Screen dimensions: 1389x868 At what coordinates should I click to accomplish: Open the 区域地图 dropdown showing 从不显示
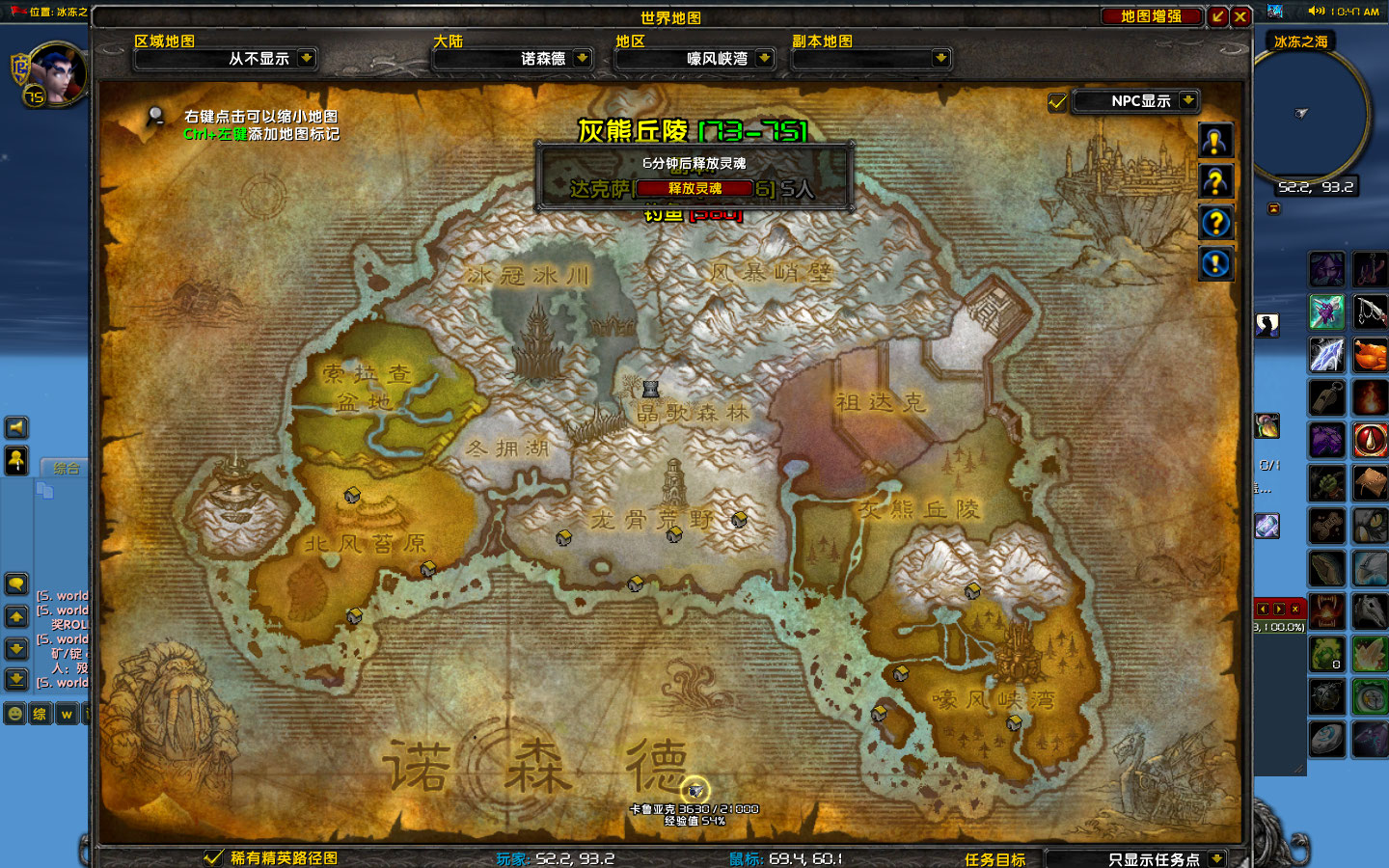306,58
